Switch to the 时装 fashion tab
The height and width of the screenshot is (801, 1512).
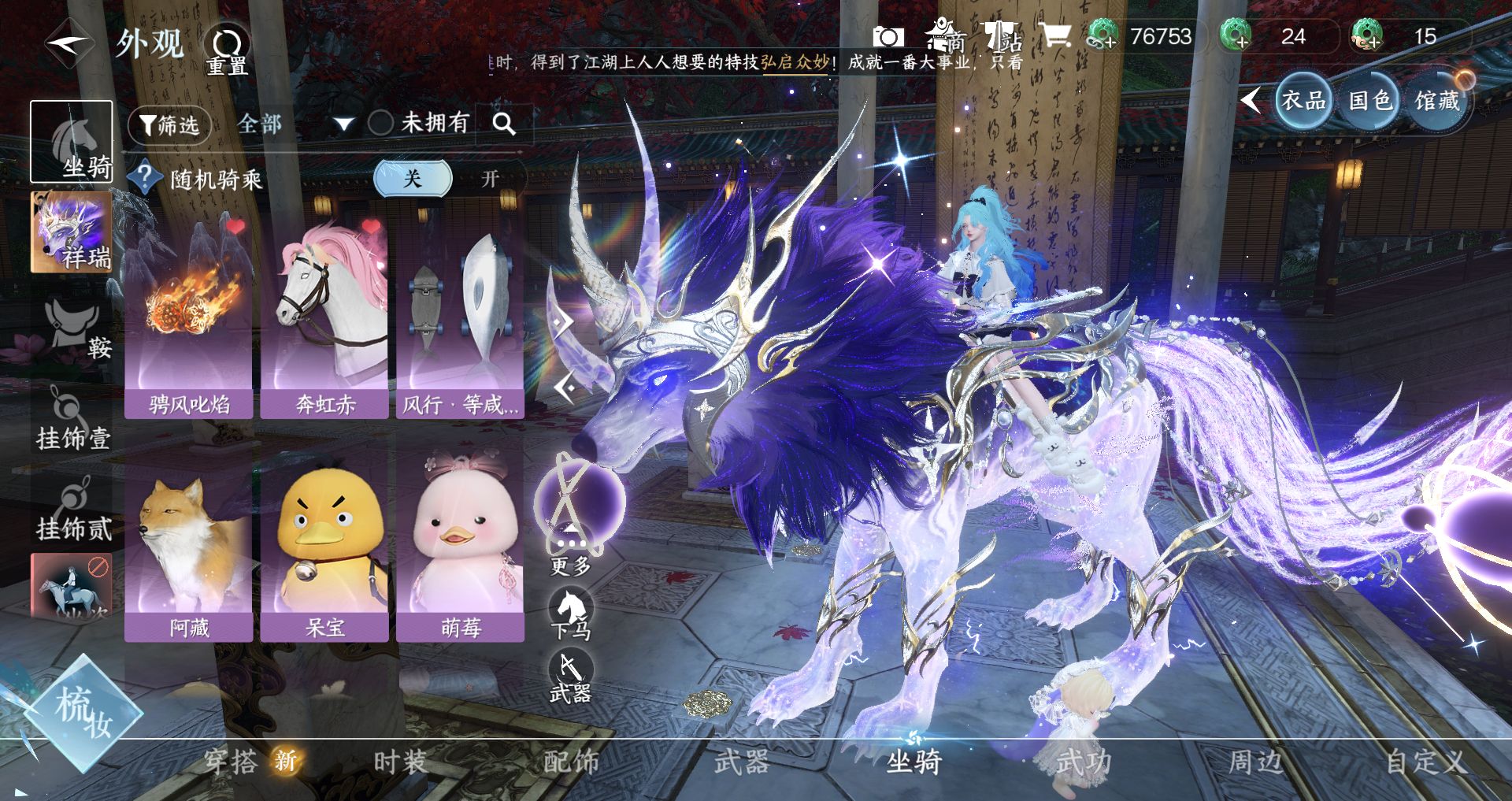click(x=399, y=762)
